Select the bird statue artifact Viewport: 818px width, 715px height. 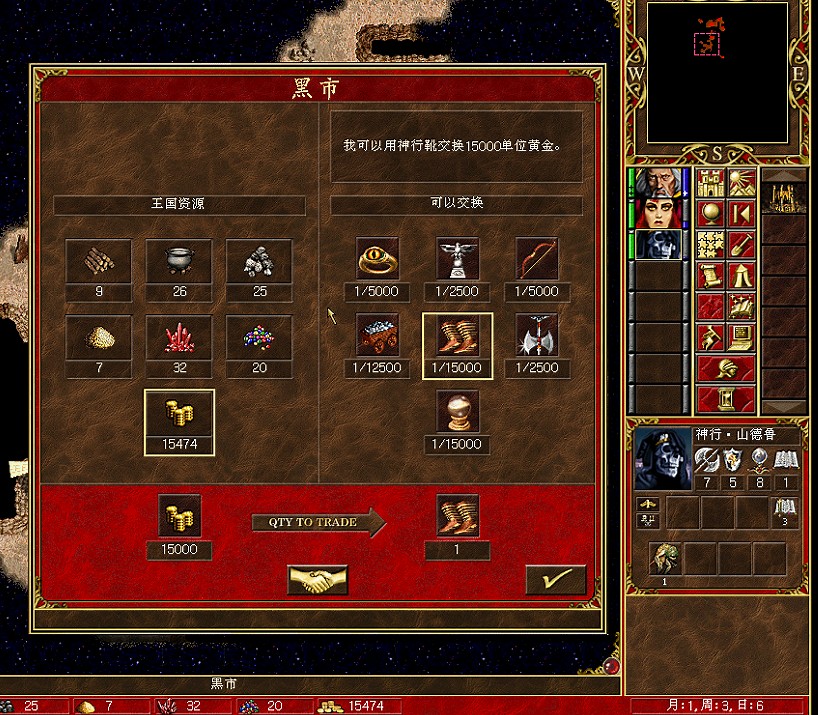click(x=458, y=260)
